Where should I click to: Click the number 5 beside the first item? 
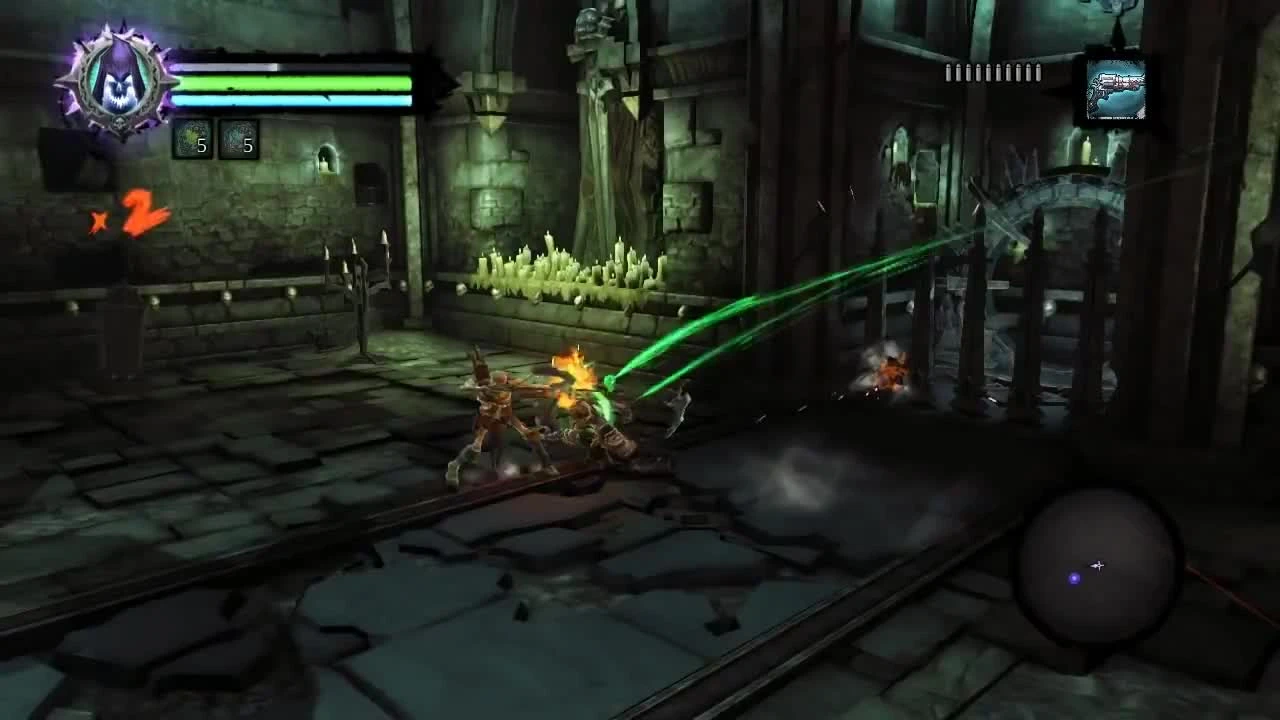[x=203, y=147]
